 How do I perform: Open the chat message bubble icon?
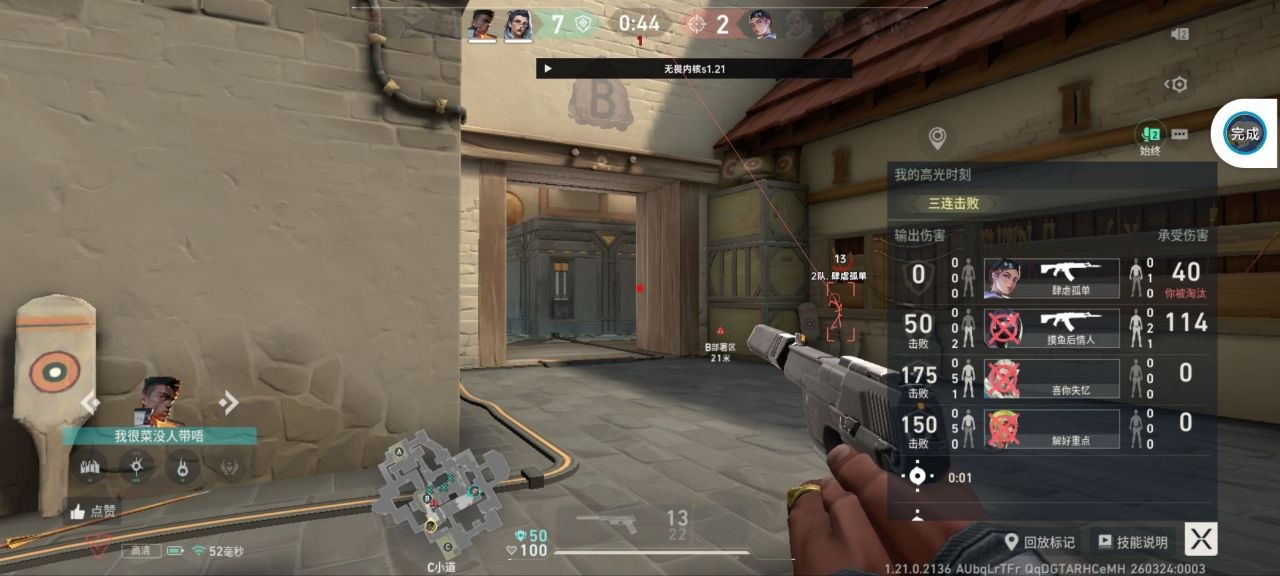pyautogui.click(x=1180, y=134)
